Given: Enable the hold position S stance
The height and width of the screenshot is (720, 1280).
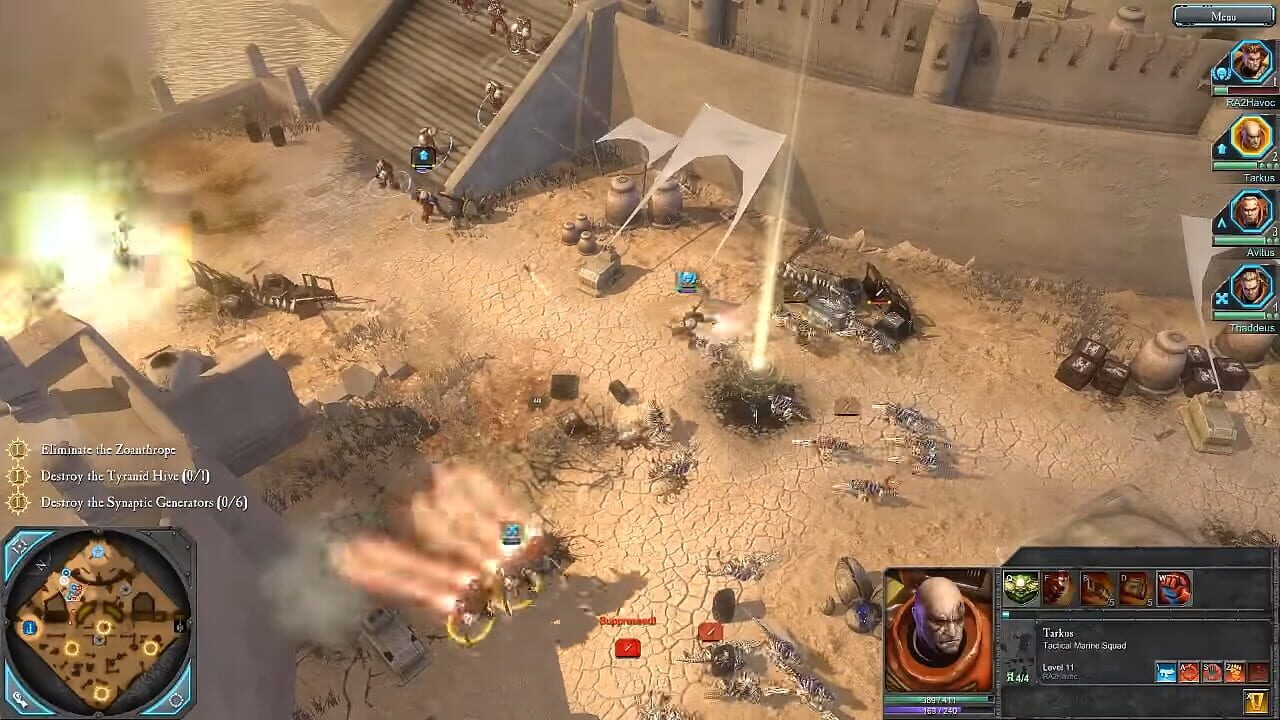Looking at the screenshot, I should [x=1211, y=672].
